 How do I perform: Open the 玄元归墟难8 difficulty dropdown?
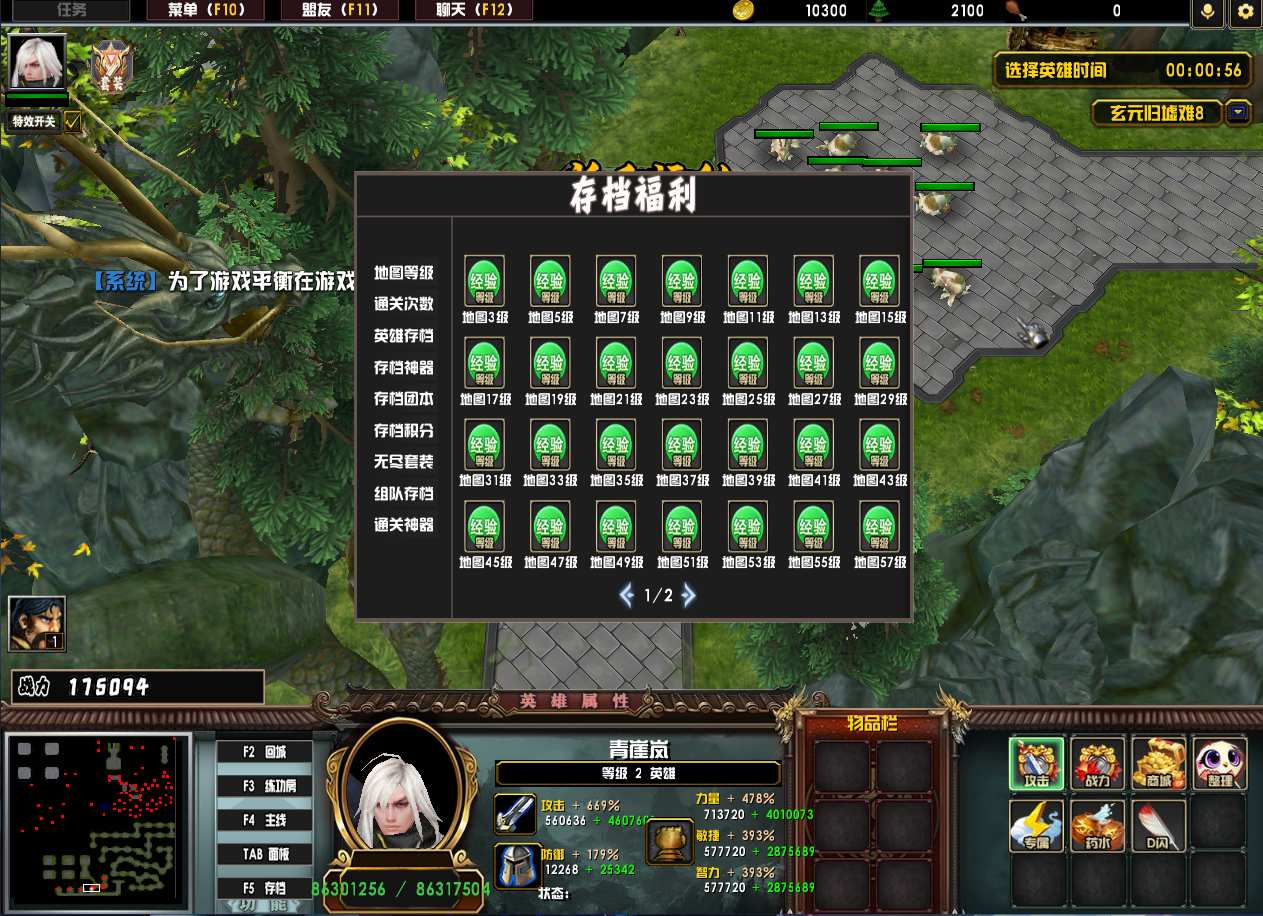(1239, 112)
